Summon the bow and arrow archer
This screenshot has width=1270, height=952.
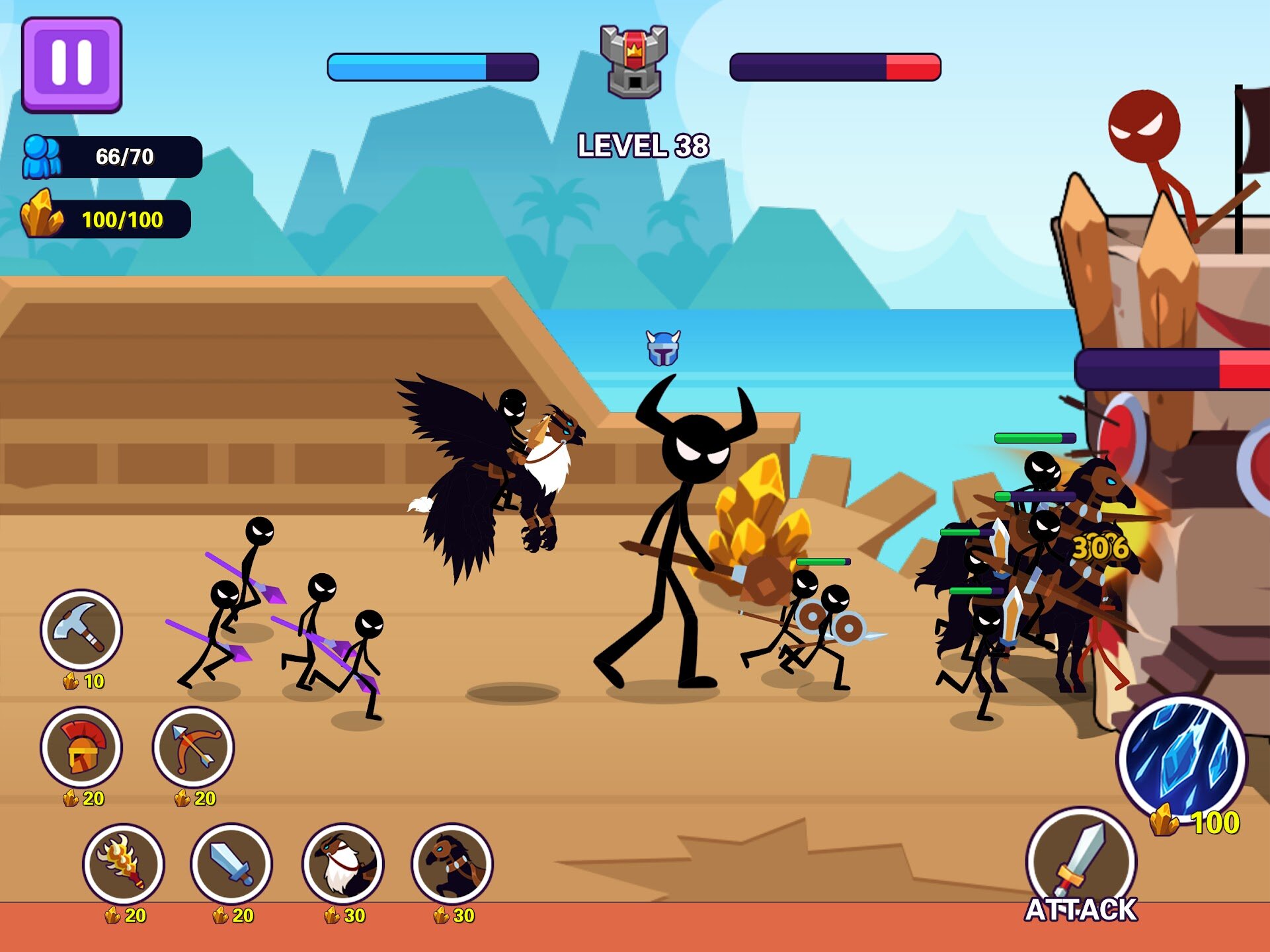(x=193, y=747)
